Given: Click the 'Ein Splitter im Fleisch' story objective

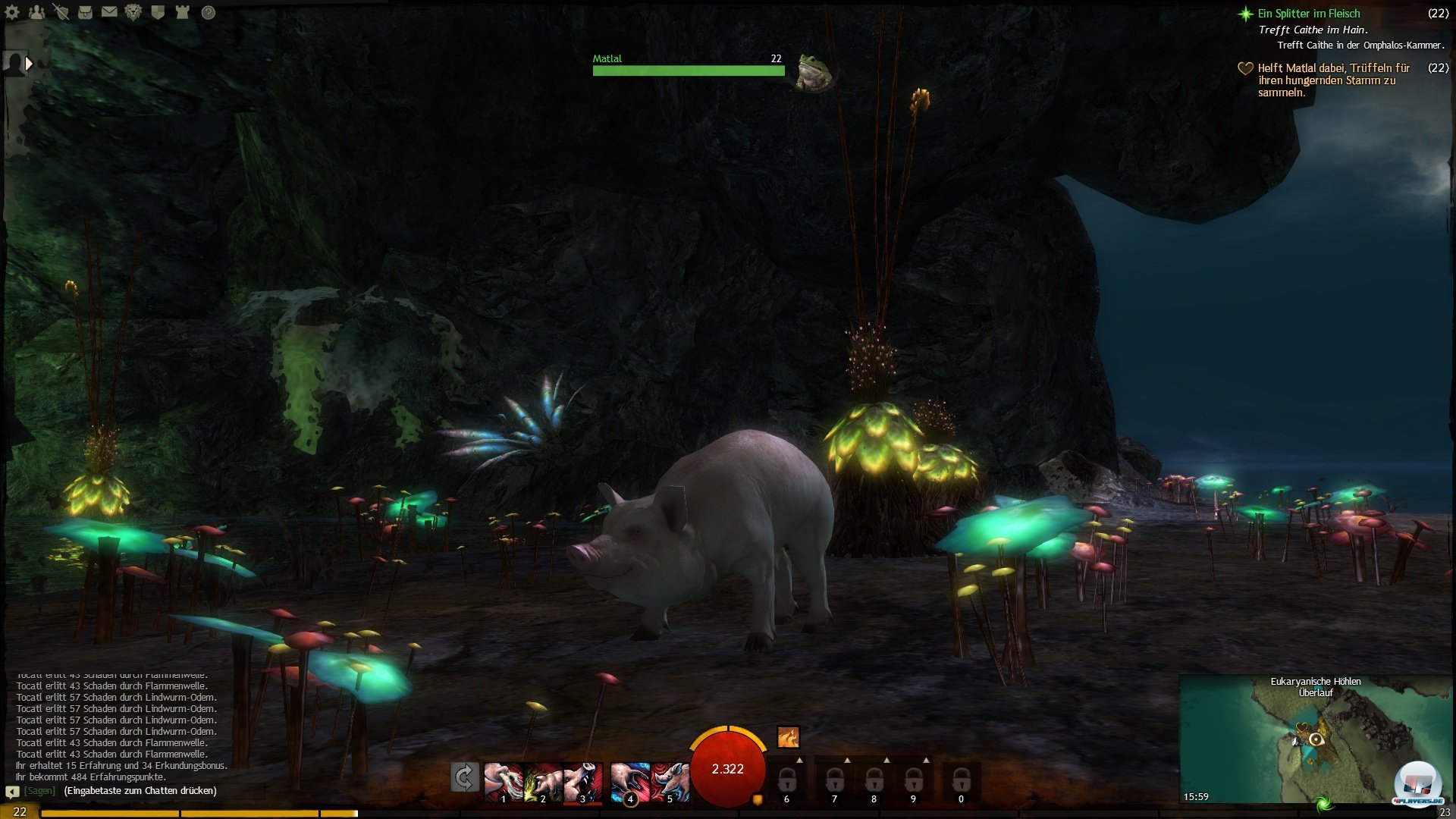Looking at the screenshot, I should click(x=1308, y=14).
